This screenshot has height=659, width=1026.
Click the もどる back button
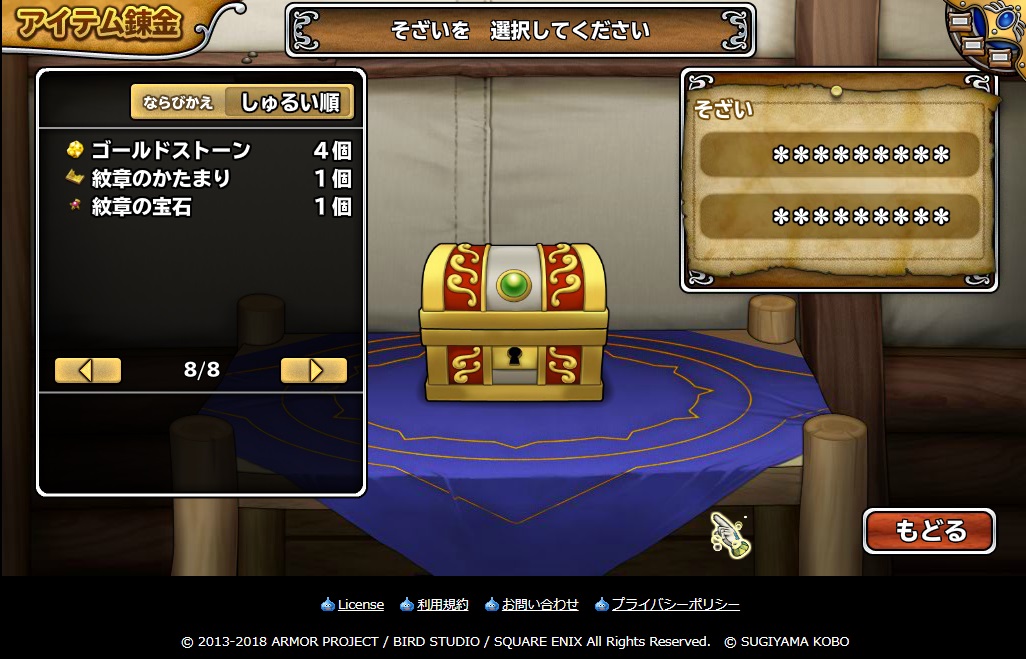point(929,531)
